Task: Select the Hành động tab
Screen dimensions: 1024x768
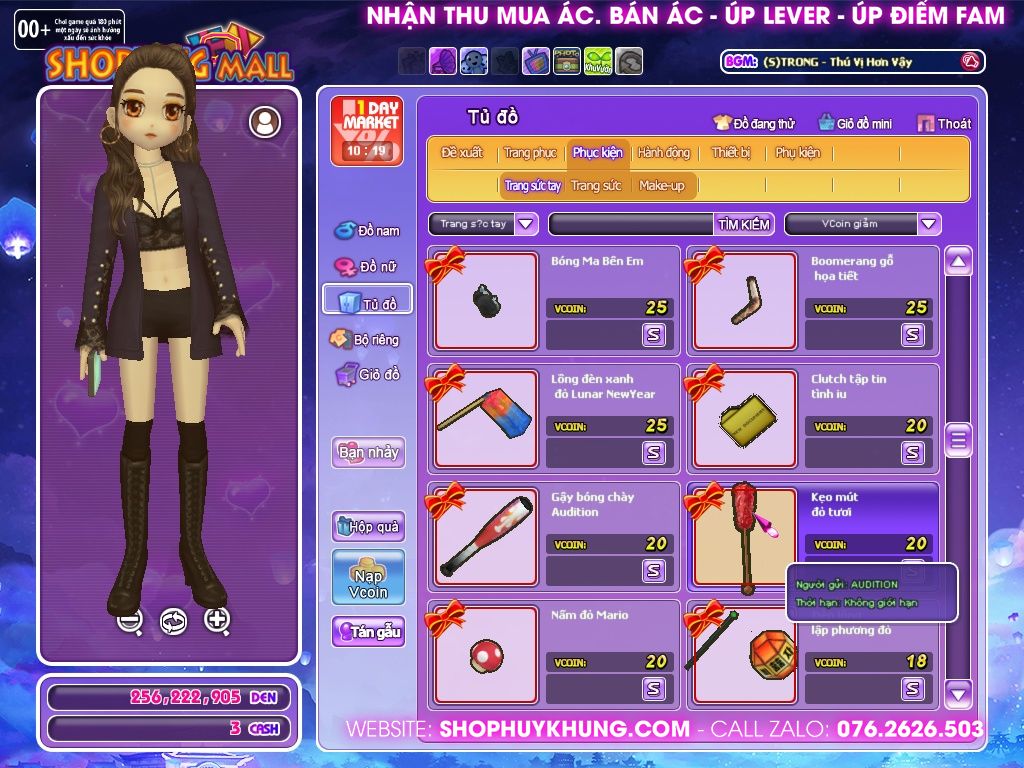Action: pos(663,153)
